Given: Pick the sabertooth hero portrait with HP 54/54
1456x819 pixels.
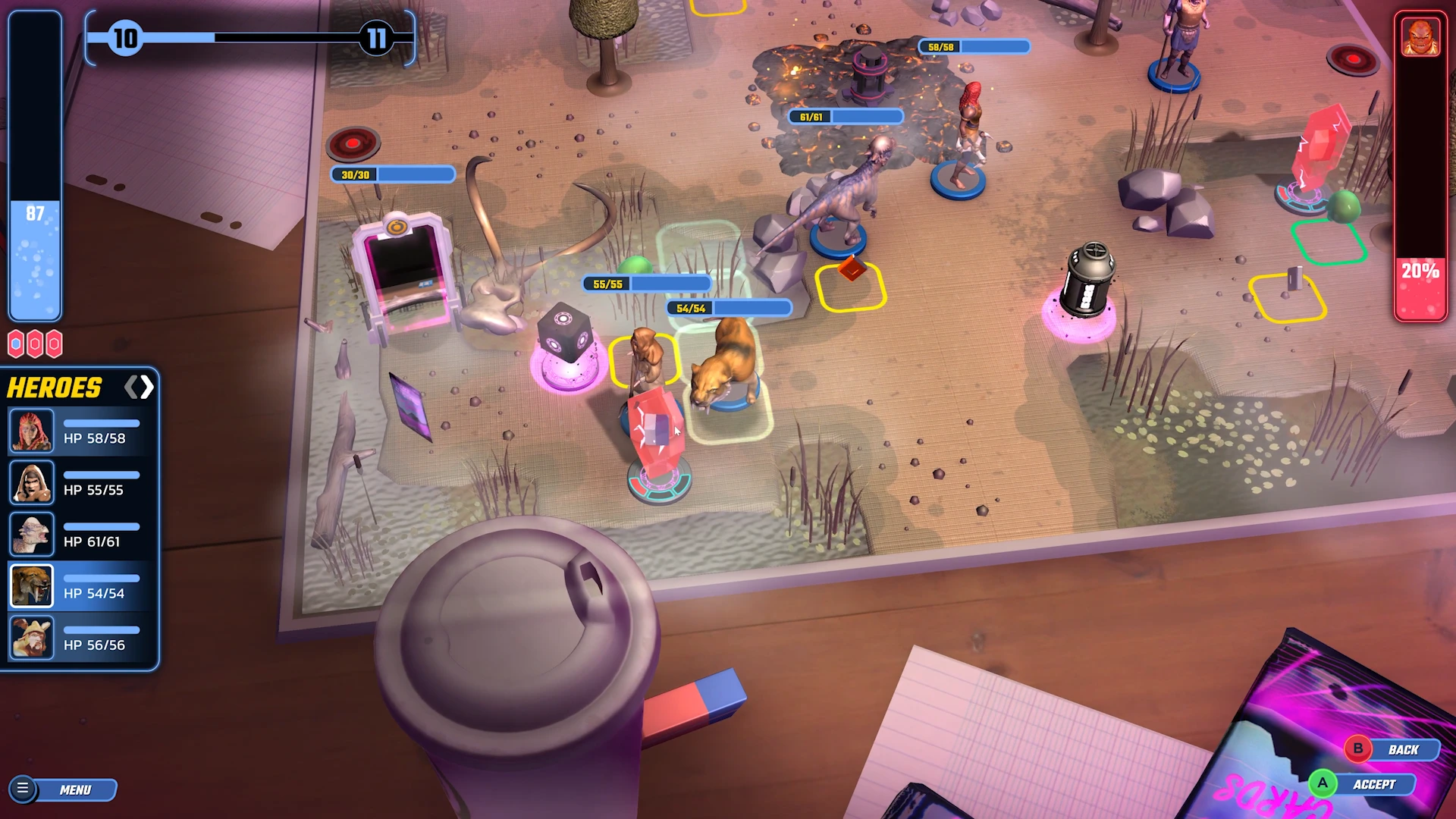Looking at the screenshot, I should [x=31, y=586].
